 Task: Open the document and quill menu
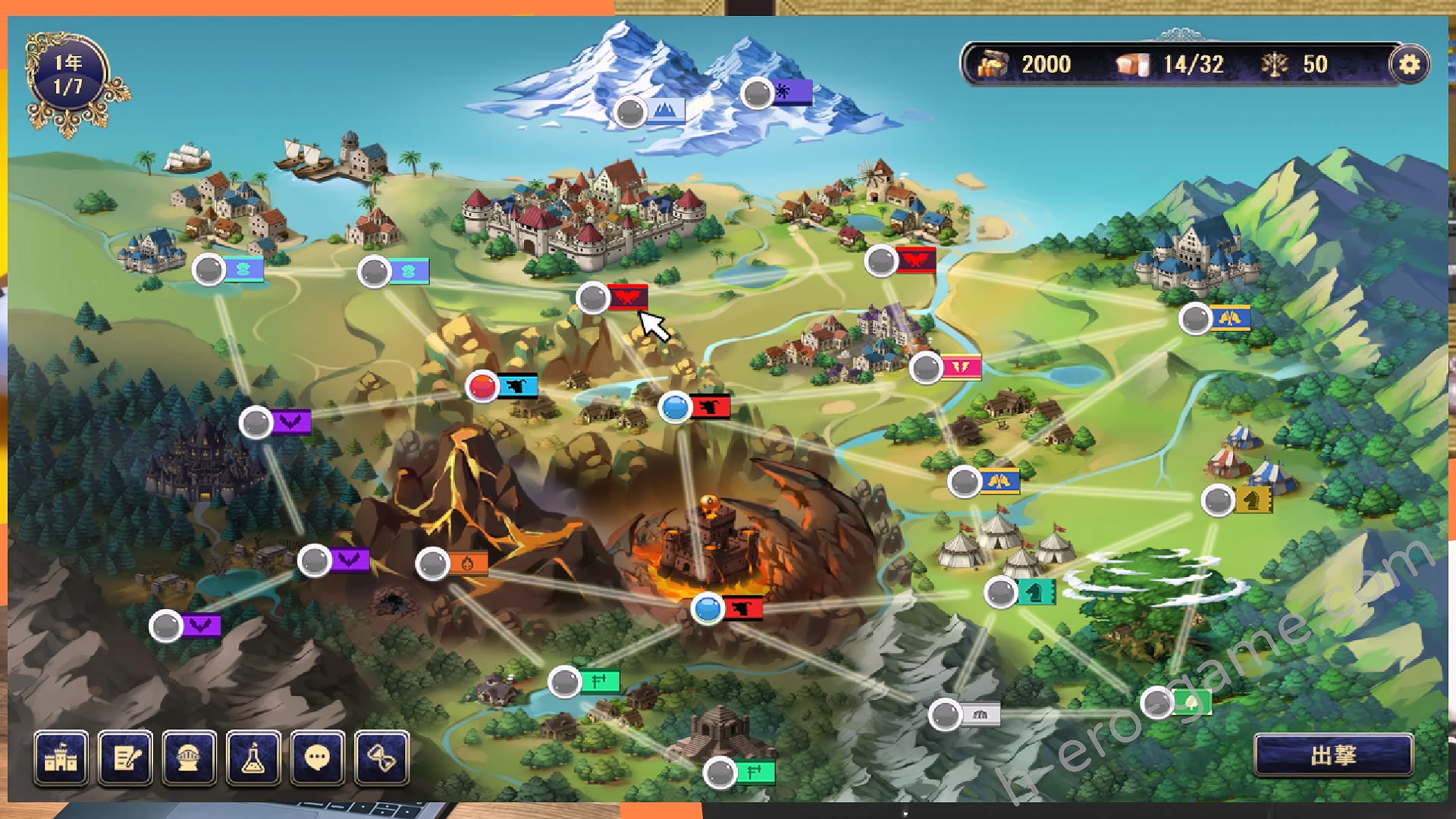point(125,757)
